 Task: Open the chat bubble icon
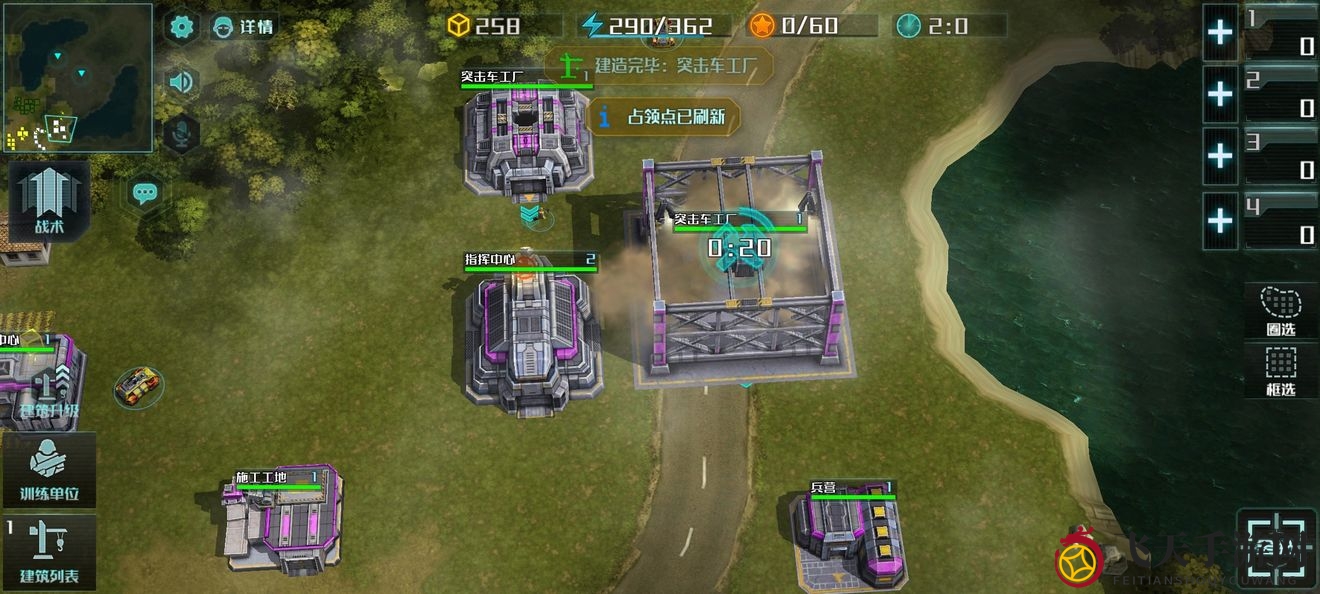[x=146, y=193]
